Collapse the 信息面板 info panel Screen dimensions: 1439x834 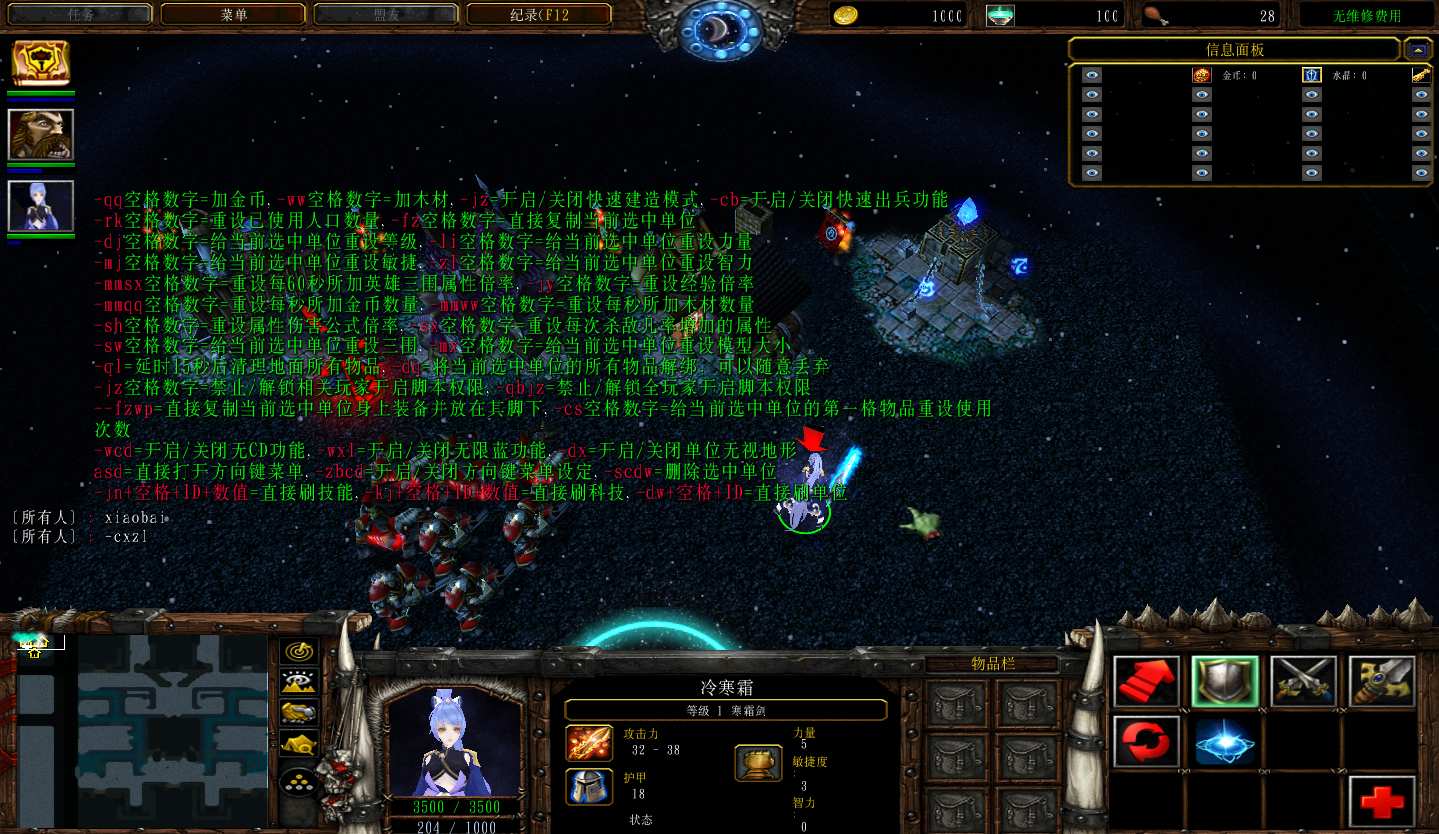[x=1416, y=49]
